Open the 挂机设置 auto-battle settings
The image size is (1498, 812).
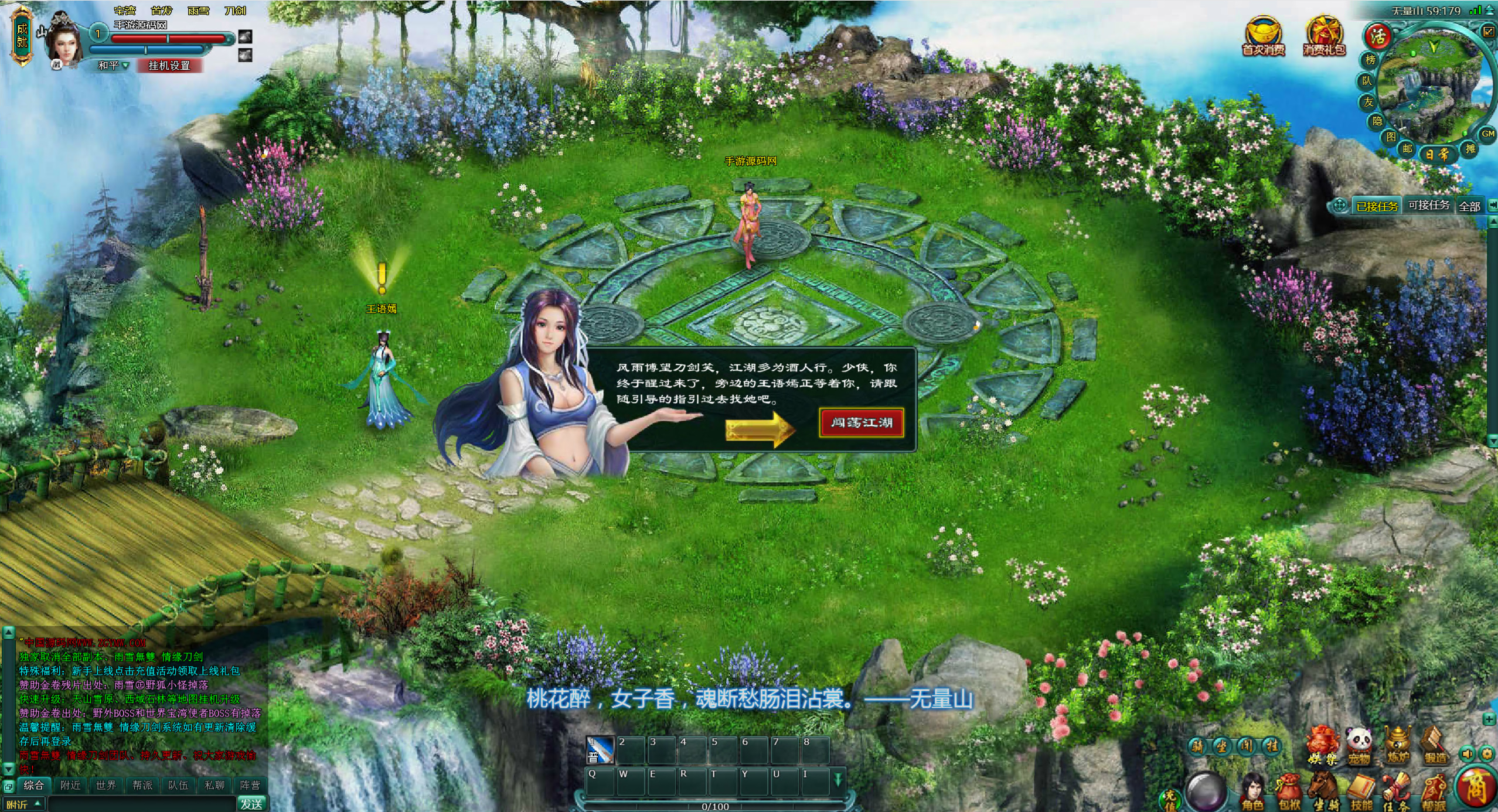[169, 65]
